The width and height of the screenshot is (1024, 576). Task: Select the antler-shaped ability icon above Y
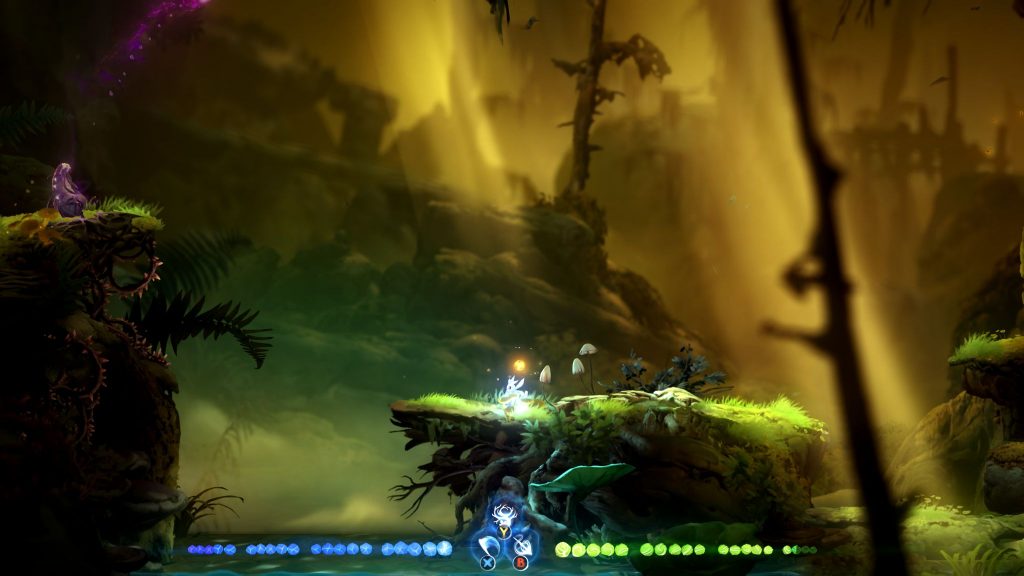click(503, 516)
